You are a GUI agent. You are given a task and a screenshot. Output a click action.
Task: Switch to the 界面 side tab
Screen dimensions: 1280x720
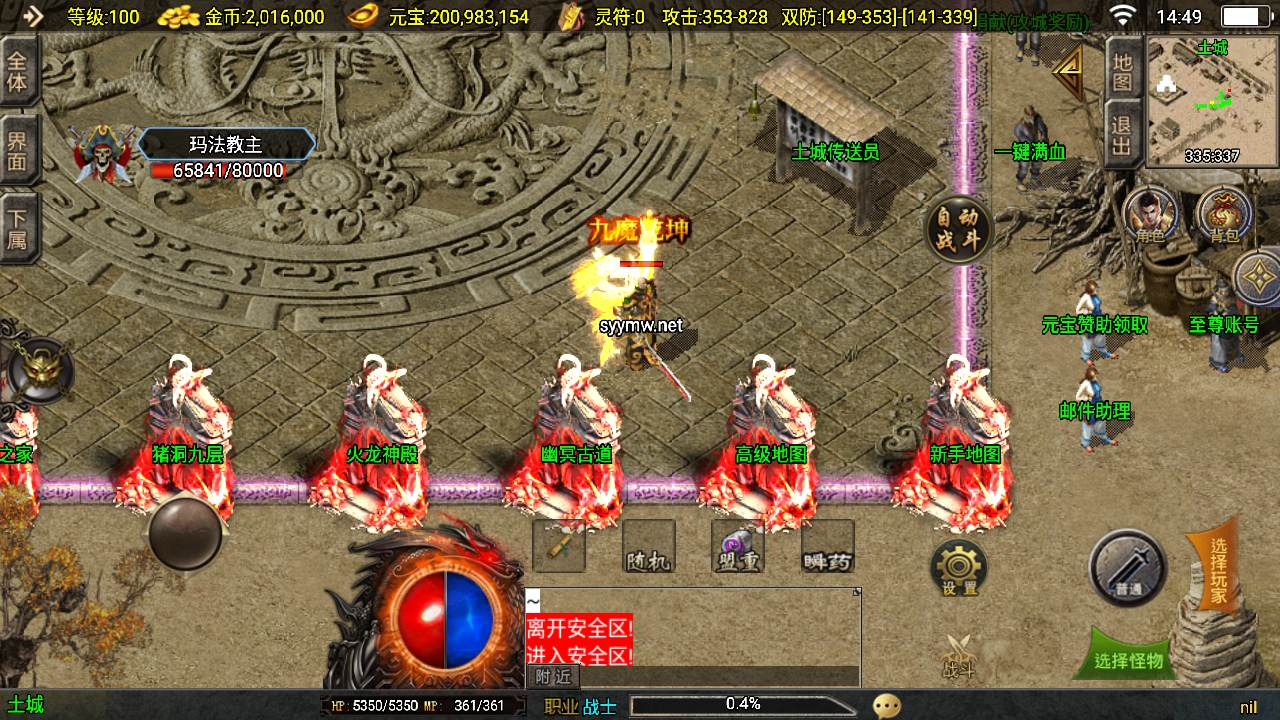18,150
